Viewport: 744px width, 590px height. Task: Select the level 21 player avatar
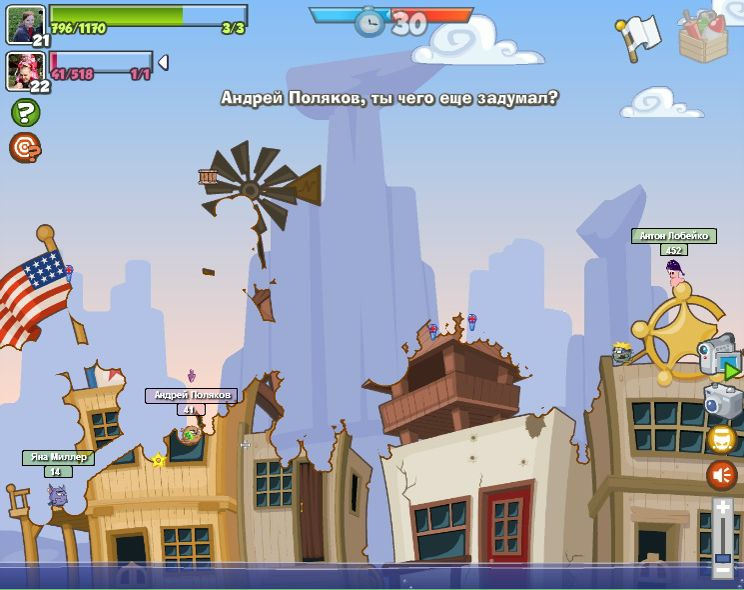coord(25,23)
